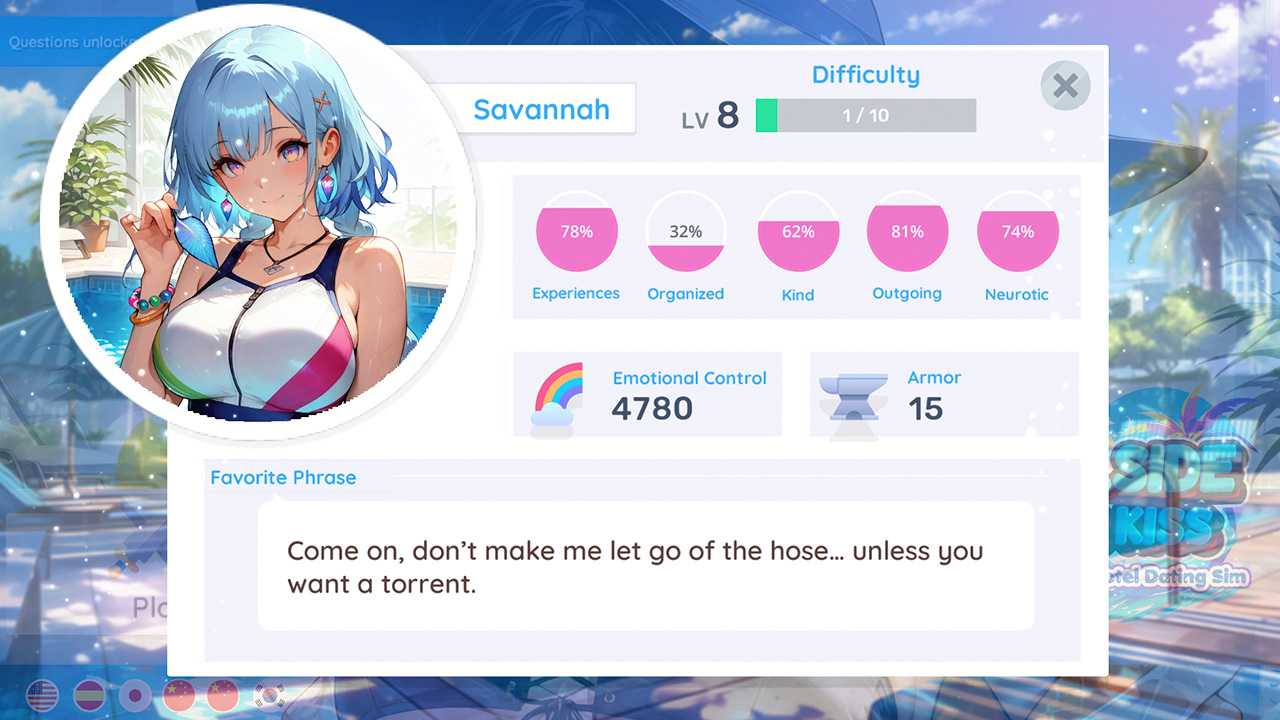Click the Organized 32% stat circle
The image size is (1280, 720).
pyautogui.click(x=686, y=232)
